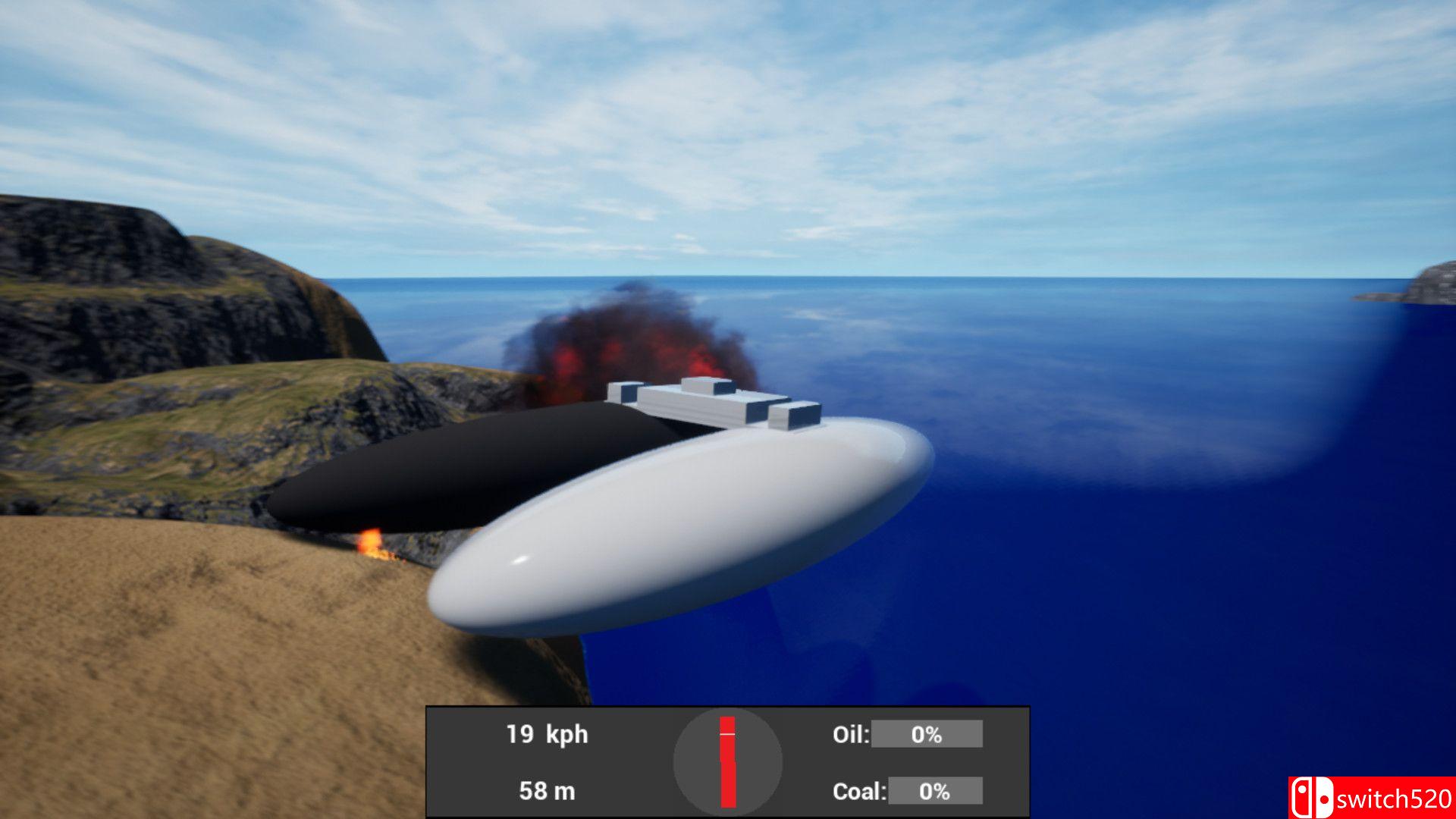Expand the speed display showing 19 kph

pos(546,734)
